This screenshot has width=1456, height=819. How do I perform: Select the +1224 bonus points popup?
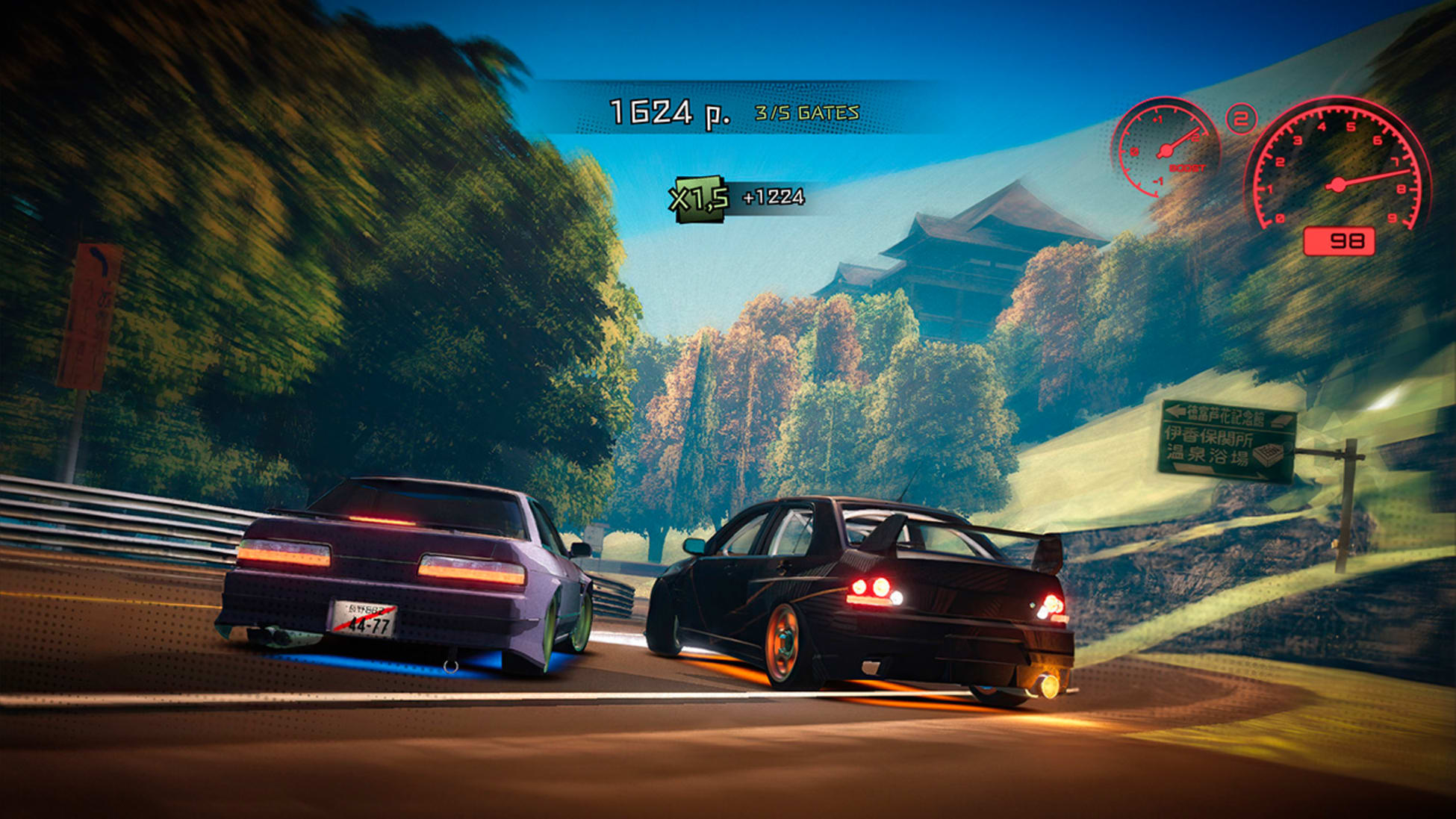click(773, 198)
